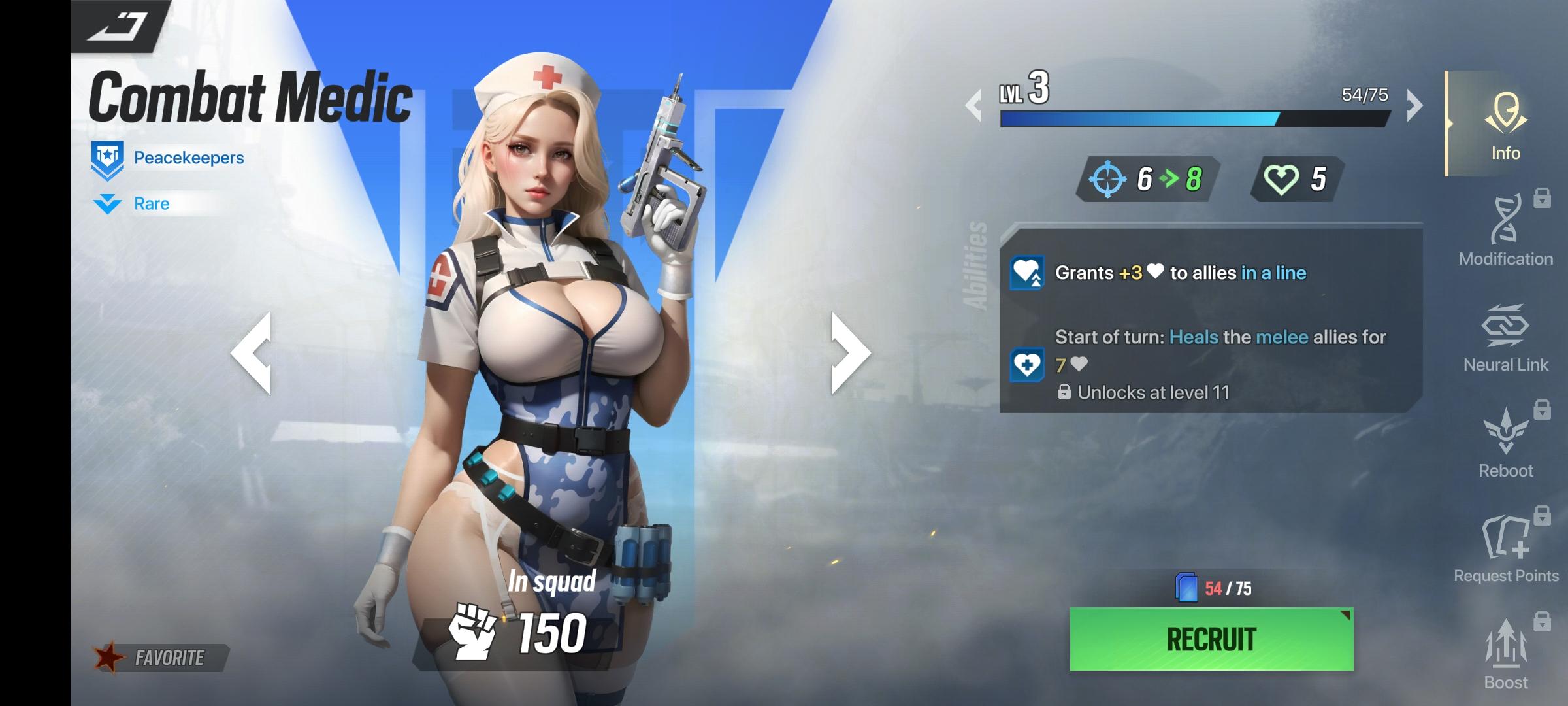This screenshot has width=1568, height=706.
Task: Click the healing ability icon
Action: [1026, 273]
